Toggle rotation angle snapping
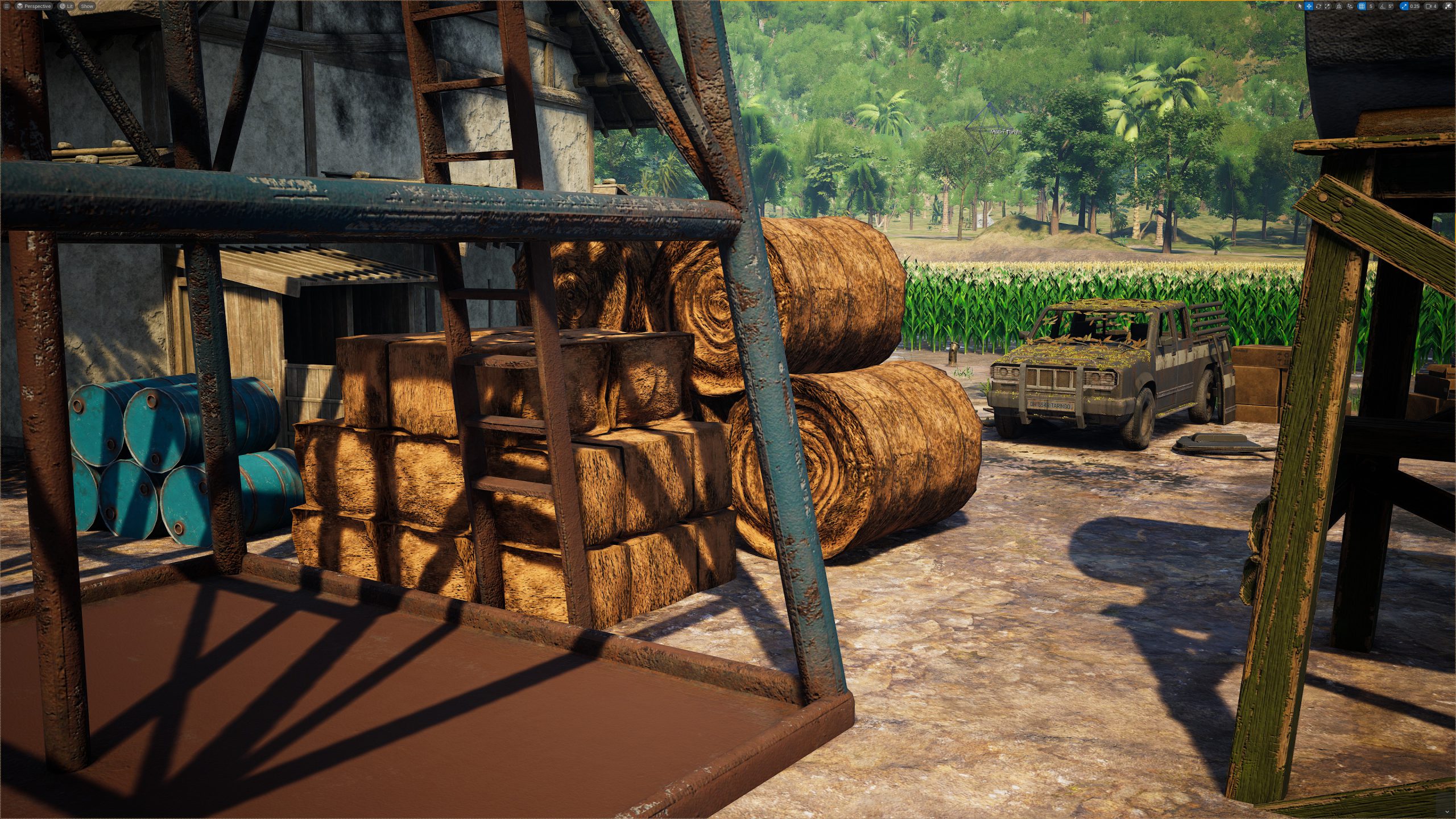This screenshot has width=1456, height=819. (1383, 6)
